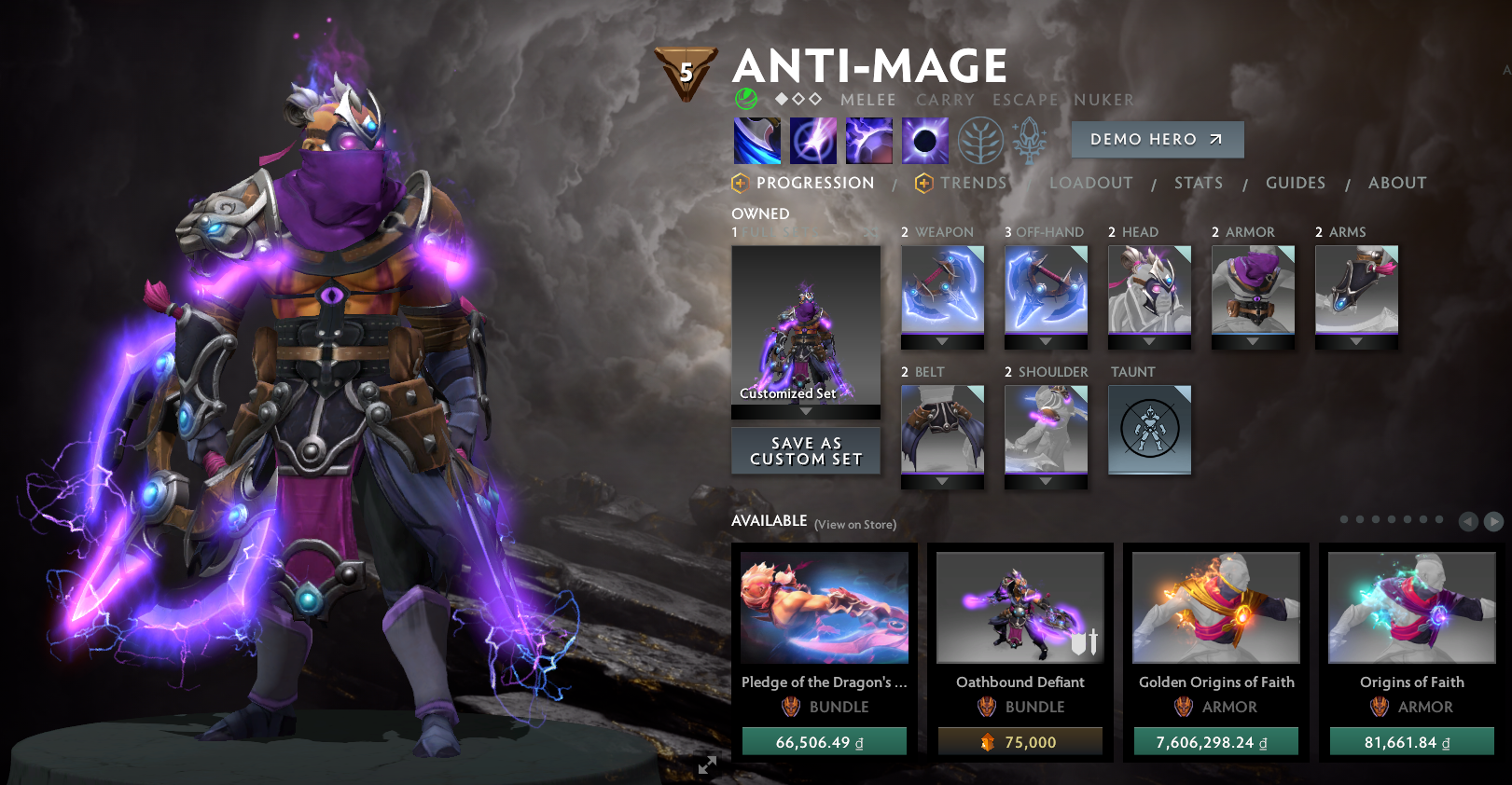
Task: Switch to the TRENDS tab
Action: click(973, 183)
